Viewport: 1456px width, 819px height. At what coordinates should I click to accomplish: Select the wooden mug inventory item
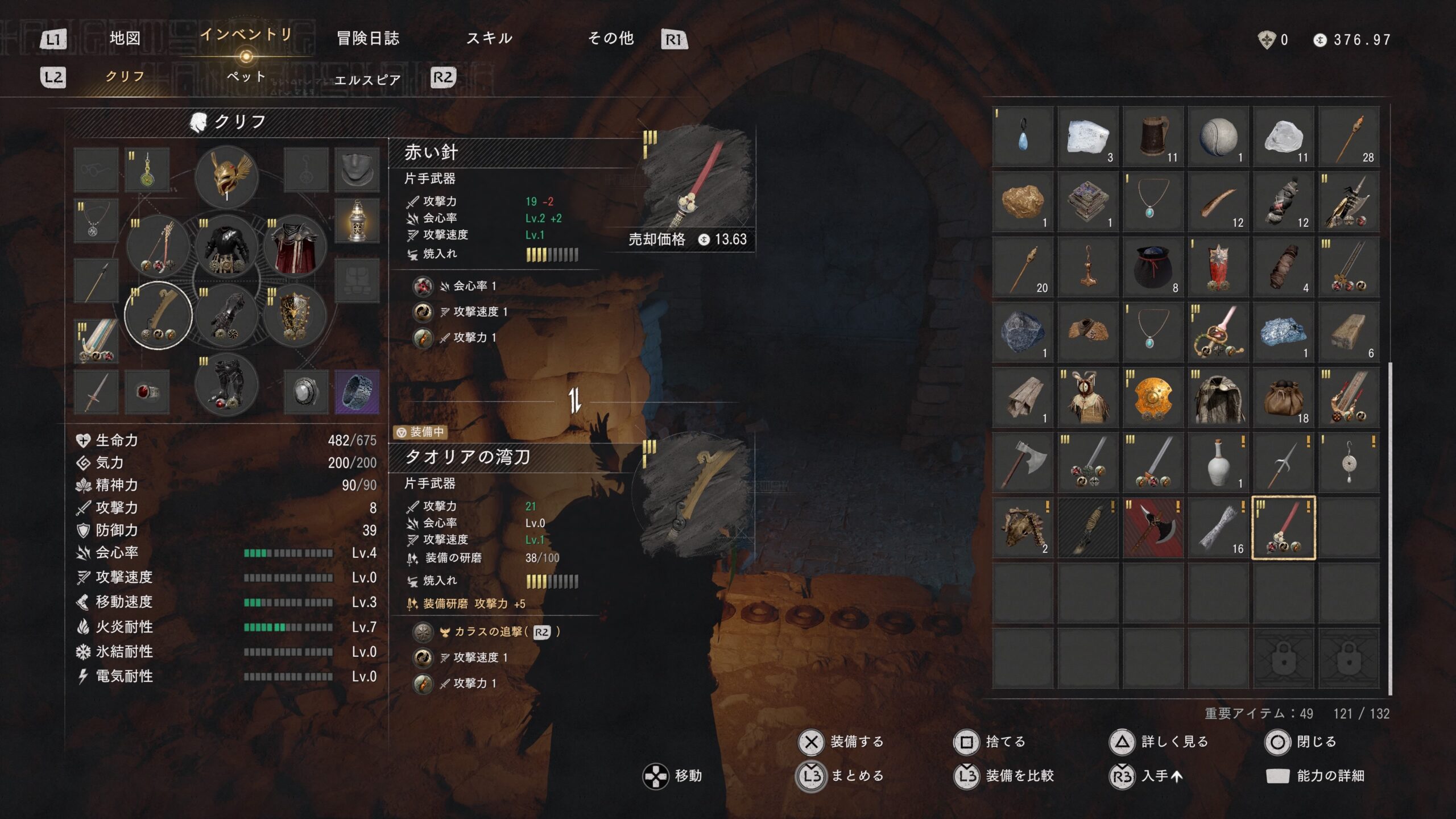point(1153,137)
